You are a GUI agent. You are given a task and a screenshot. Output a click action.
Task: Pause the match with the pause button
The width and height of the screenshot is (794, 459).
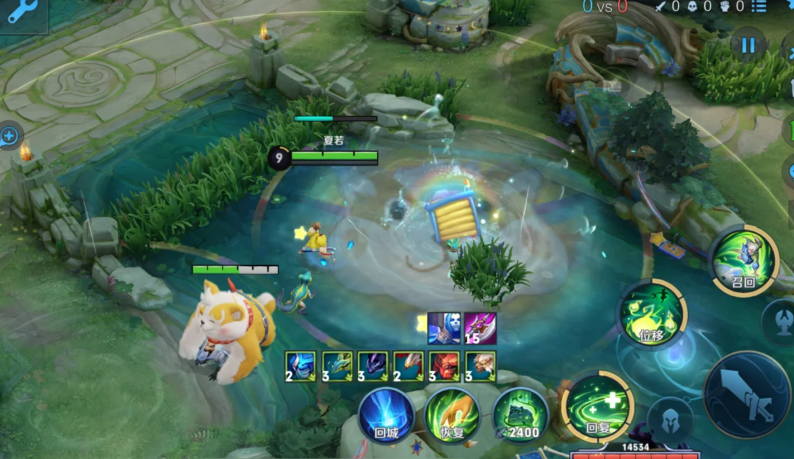coord(747,45)
